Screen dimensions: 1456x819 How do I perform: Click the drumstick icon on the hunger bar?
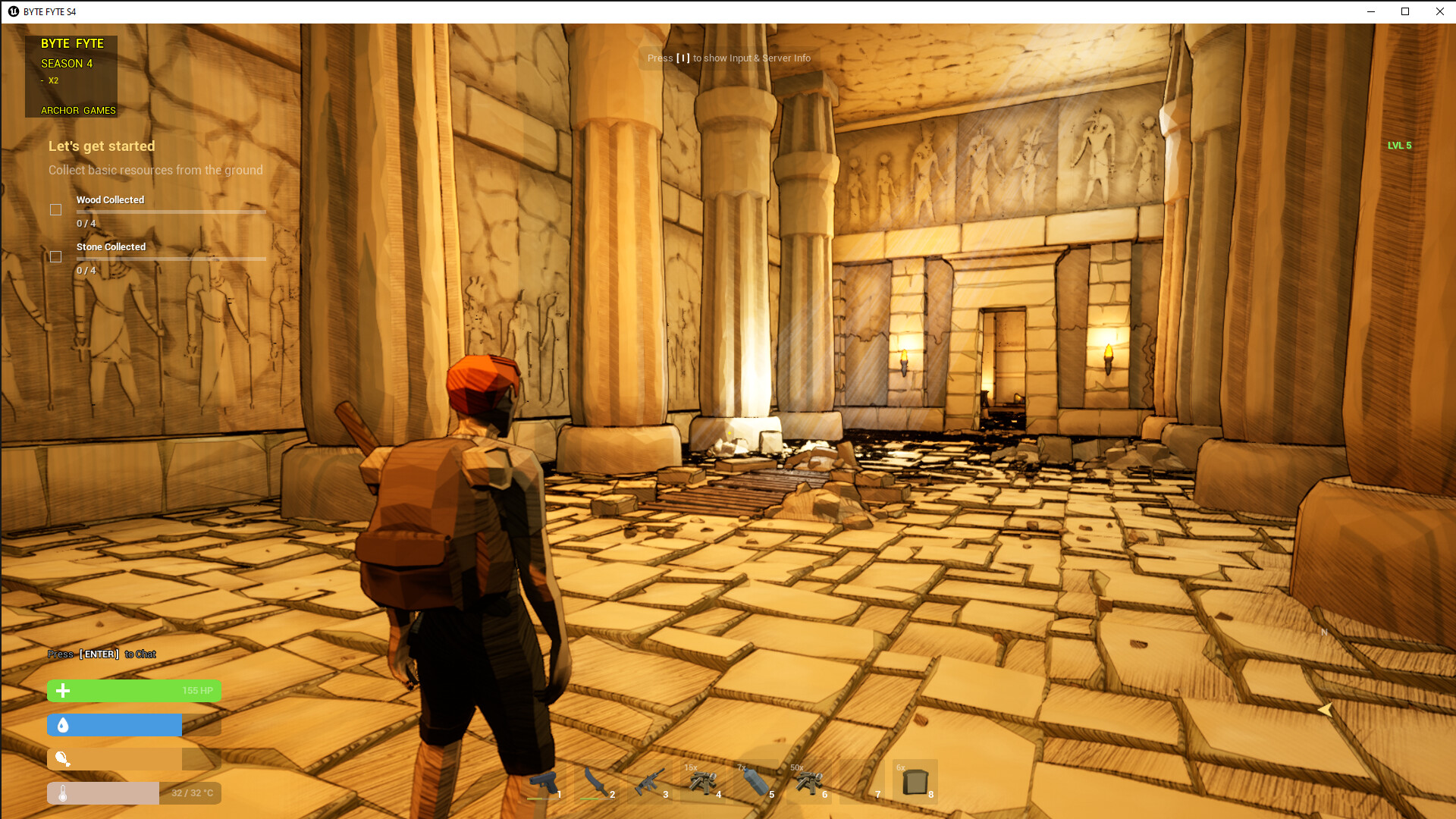(63, 759)
